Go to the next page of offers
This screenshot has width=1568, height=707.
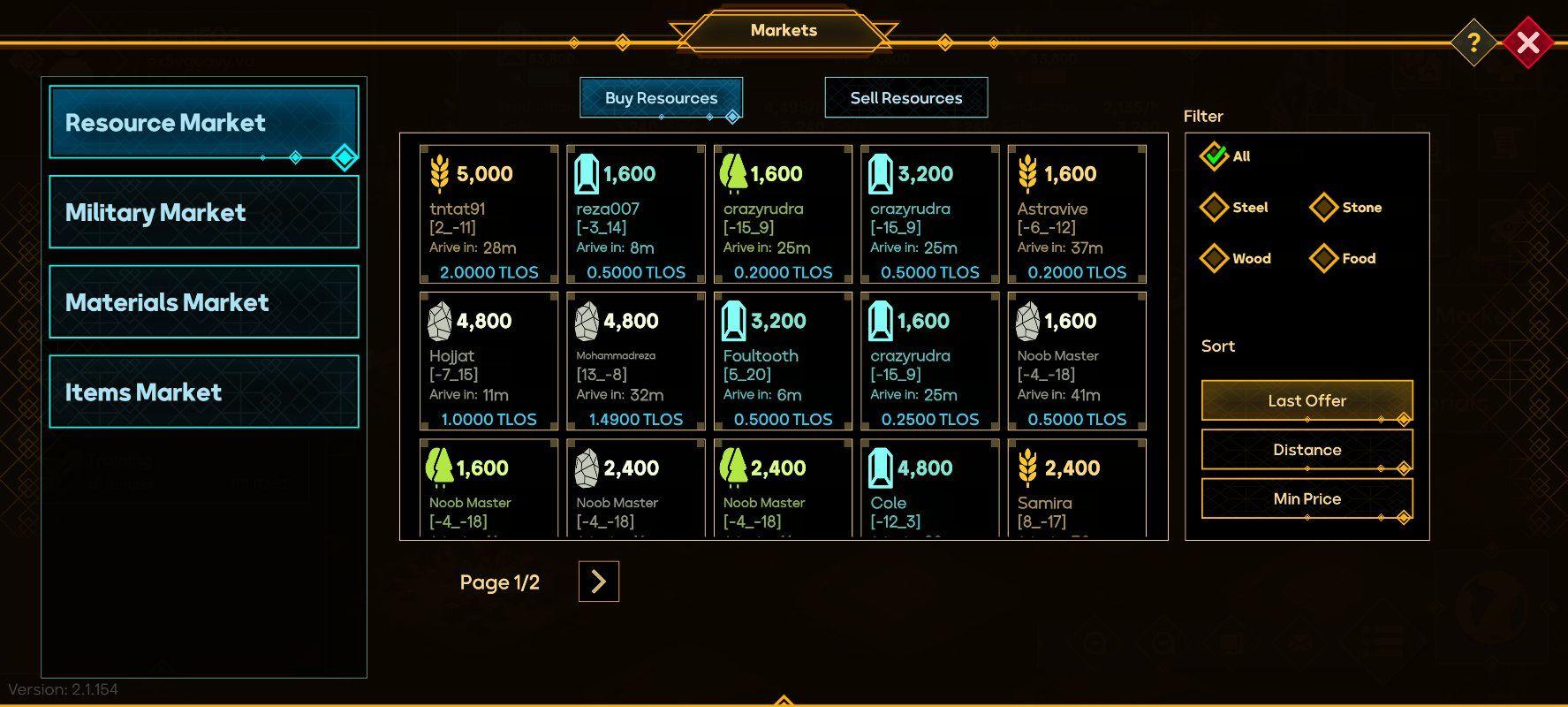pos(598,582)
